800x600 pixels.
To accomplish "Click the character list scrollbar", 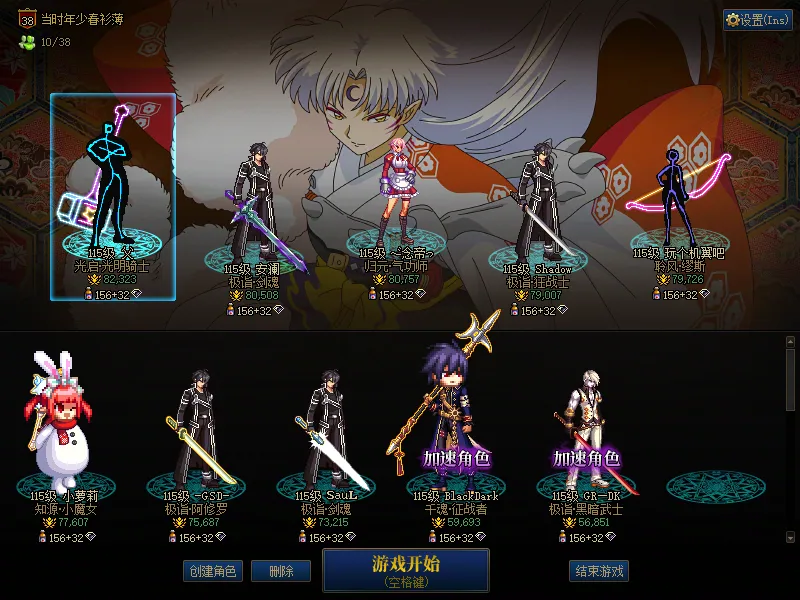I will (x=790, y=440).
